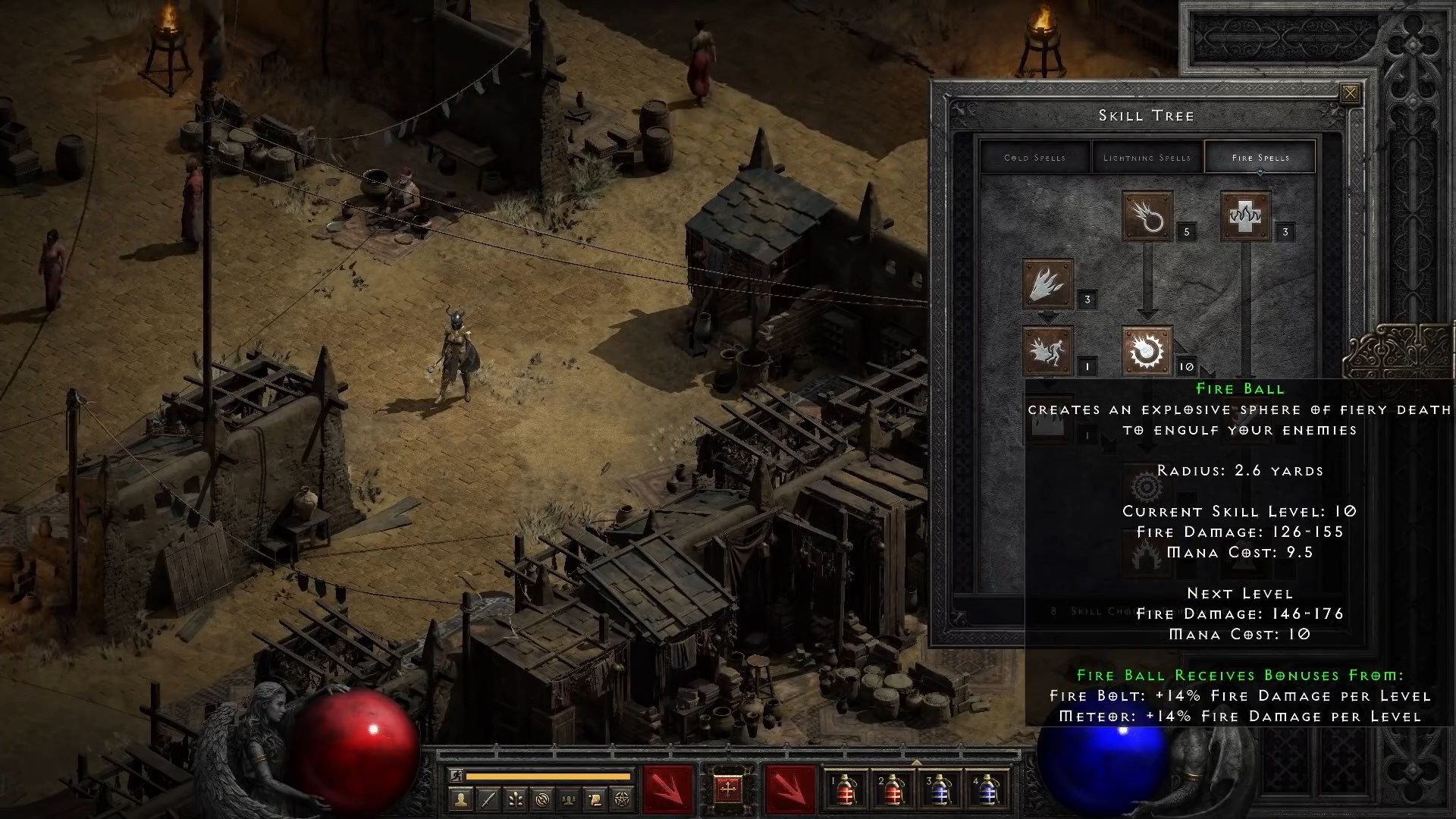Close the Skill Tree panel
This screenshot has height=819, width=1456.
(1350, 92)
